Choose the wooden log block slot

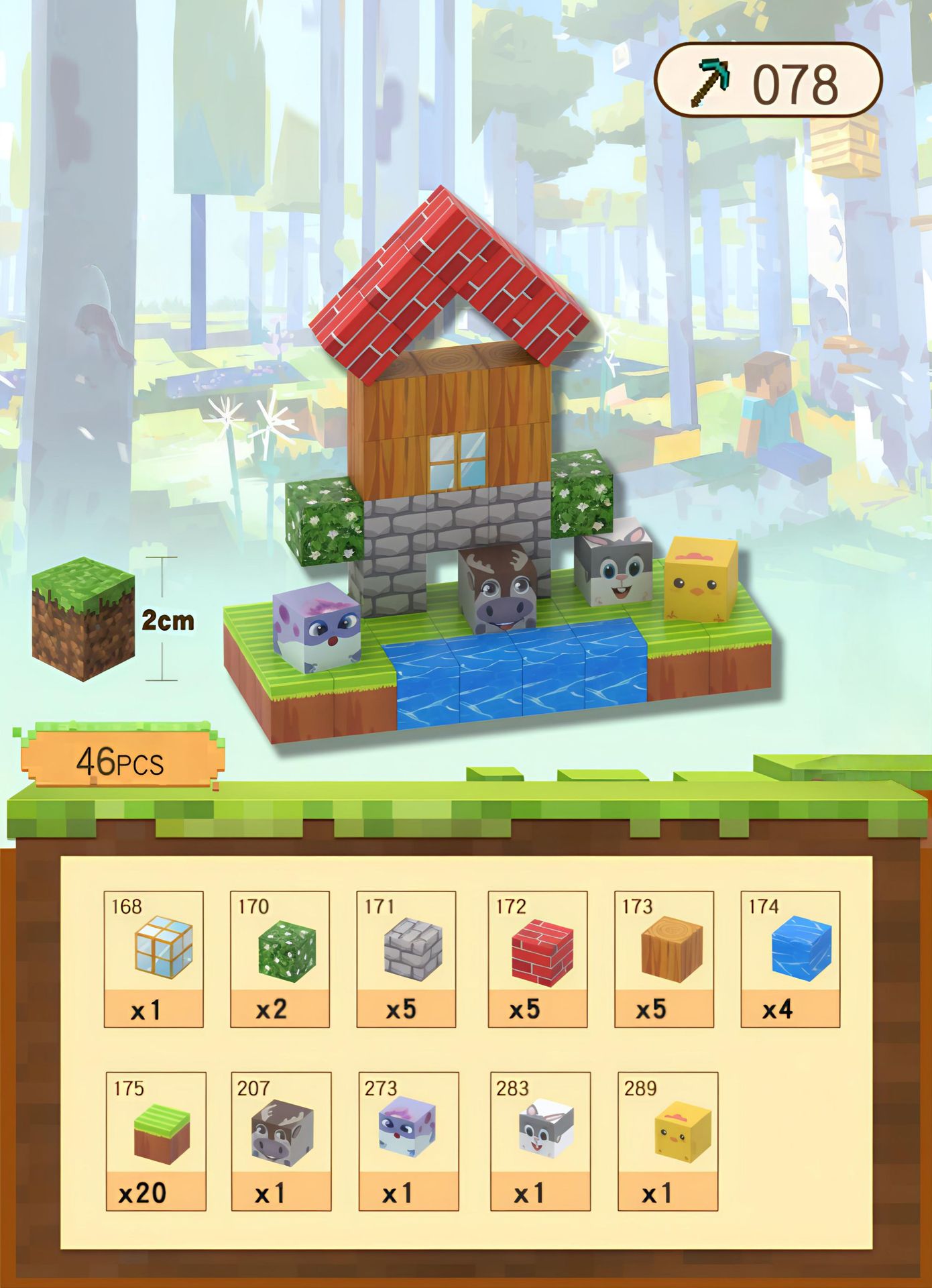664,959
